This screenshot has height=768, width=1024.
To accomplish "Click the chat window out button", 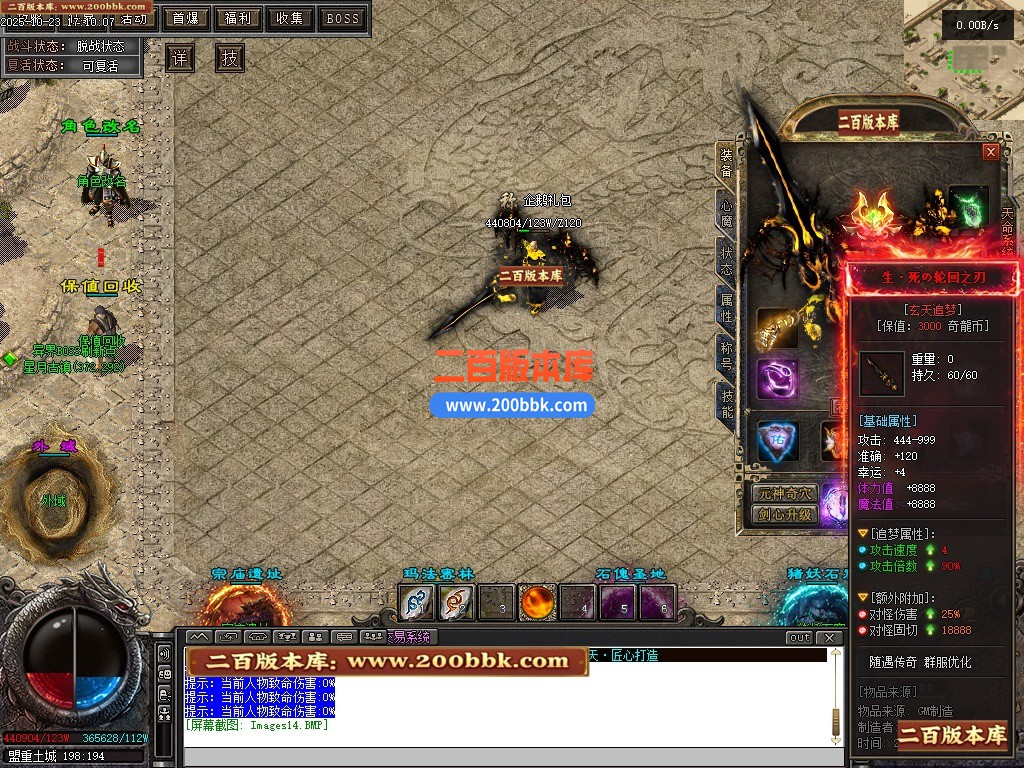I will tap(799, 637).
